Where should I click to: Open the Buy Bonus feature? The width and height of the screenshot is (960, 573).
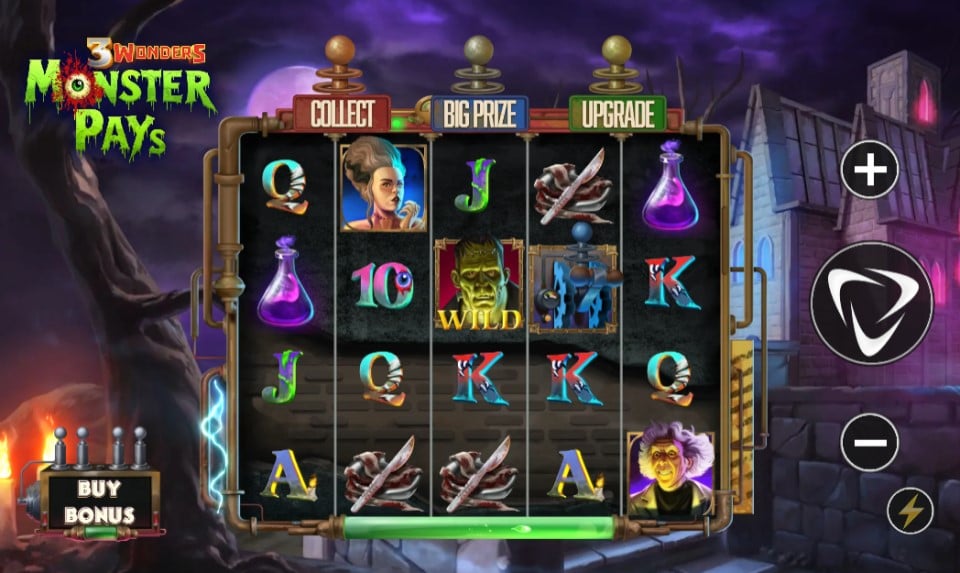click(x=100, y=502)
